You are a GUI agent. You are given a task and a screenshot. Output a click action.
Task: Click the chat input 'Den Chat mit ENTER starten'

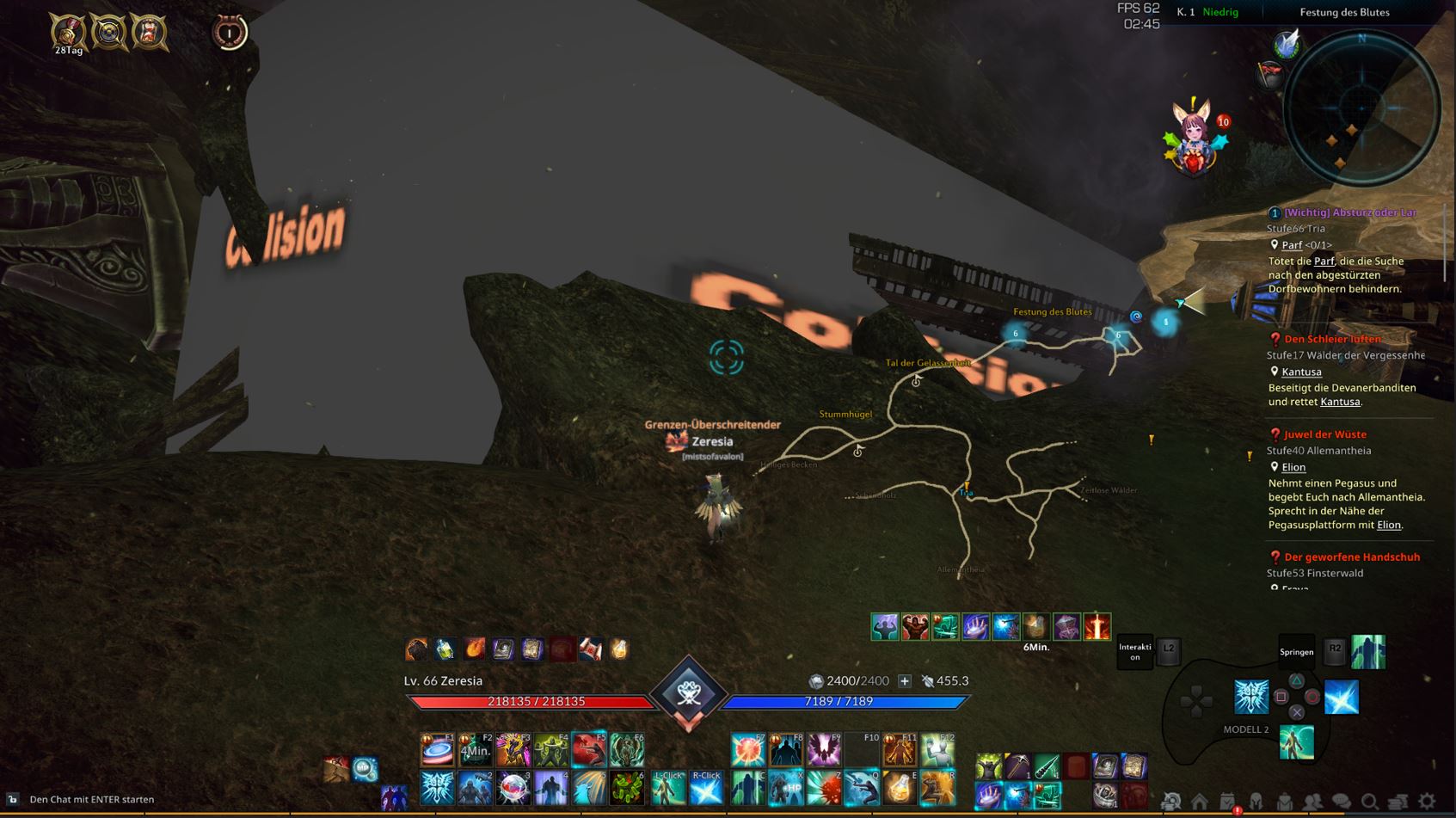[x=92, y=799]
